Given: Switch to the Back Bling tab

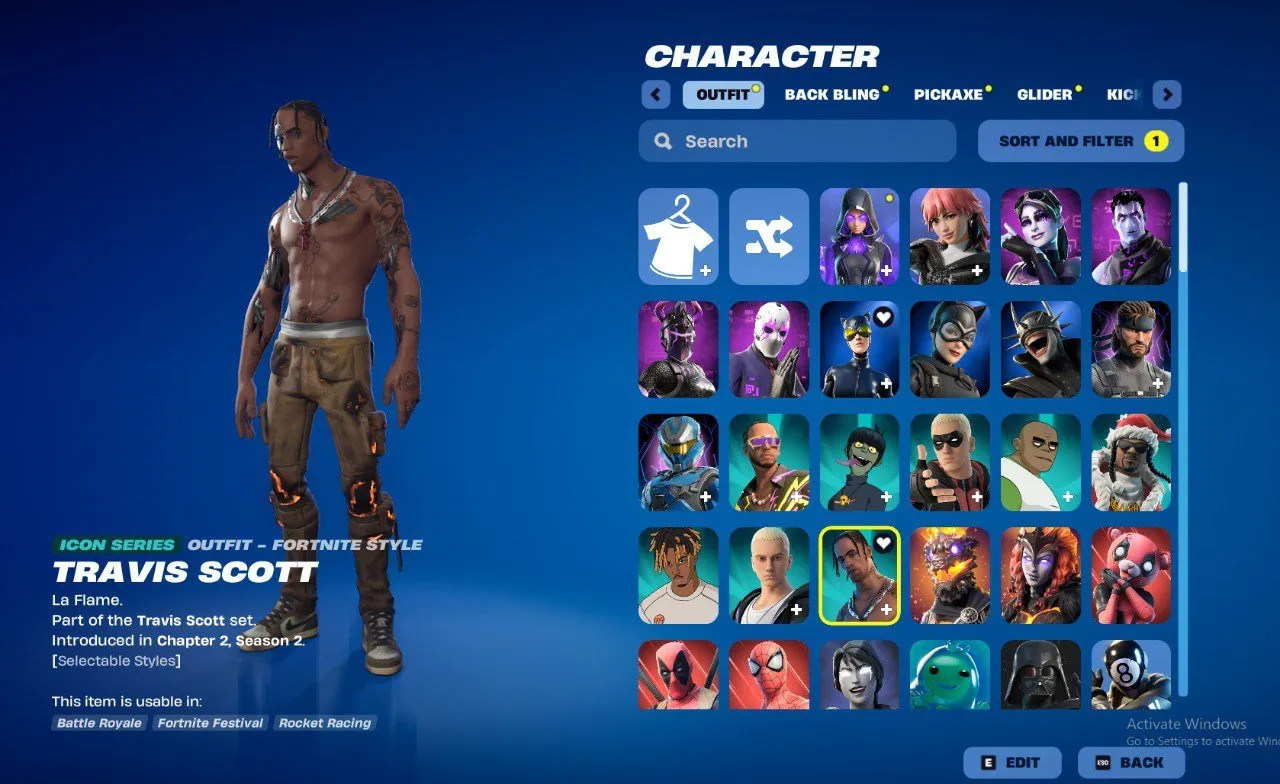Looking at the screenshot, I should 833,94.
